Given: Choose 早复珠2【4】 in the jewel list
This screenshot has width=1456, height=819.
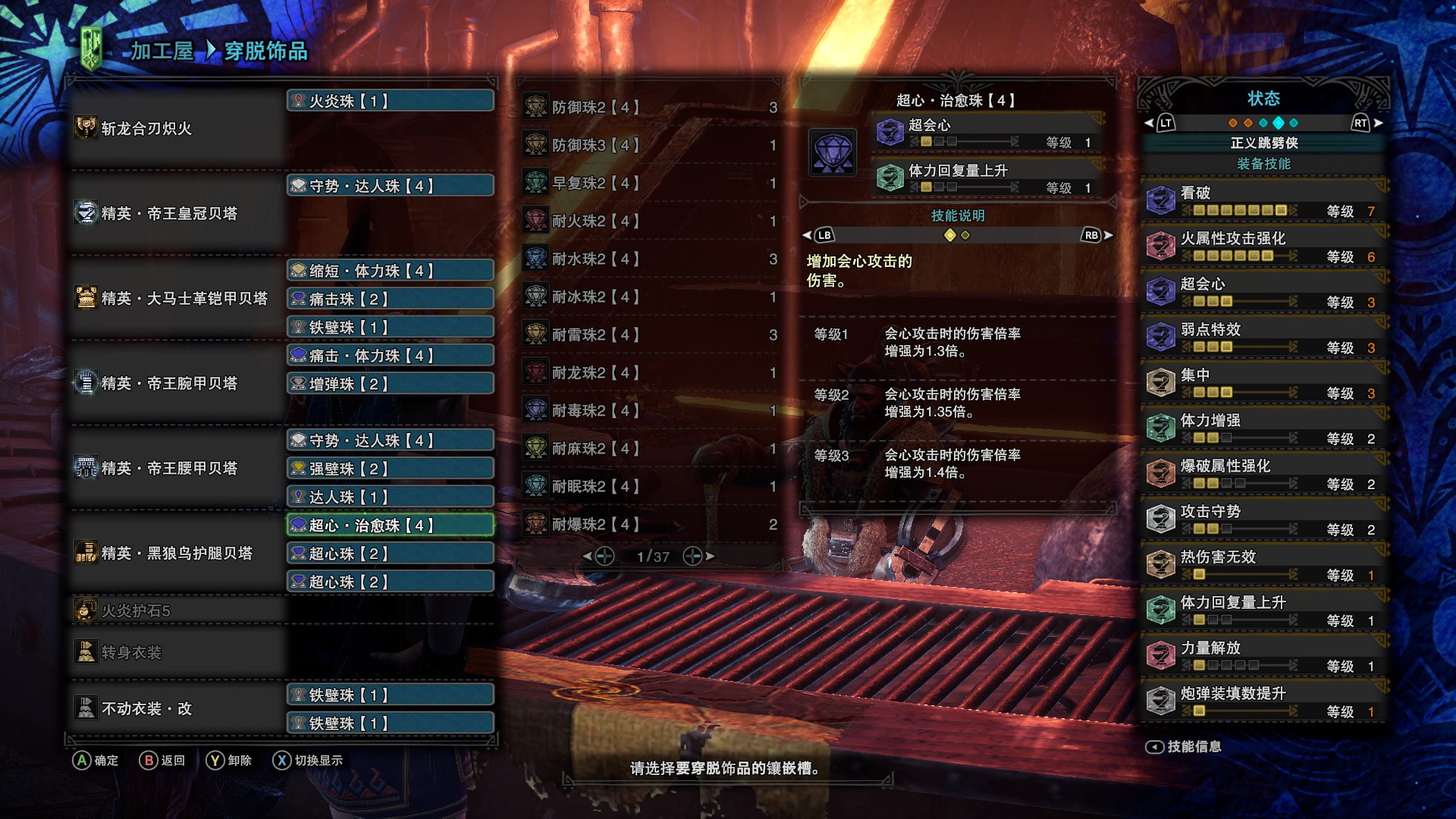Looking at the screenshot, I should (648, 184).
